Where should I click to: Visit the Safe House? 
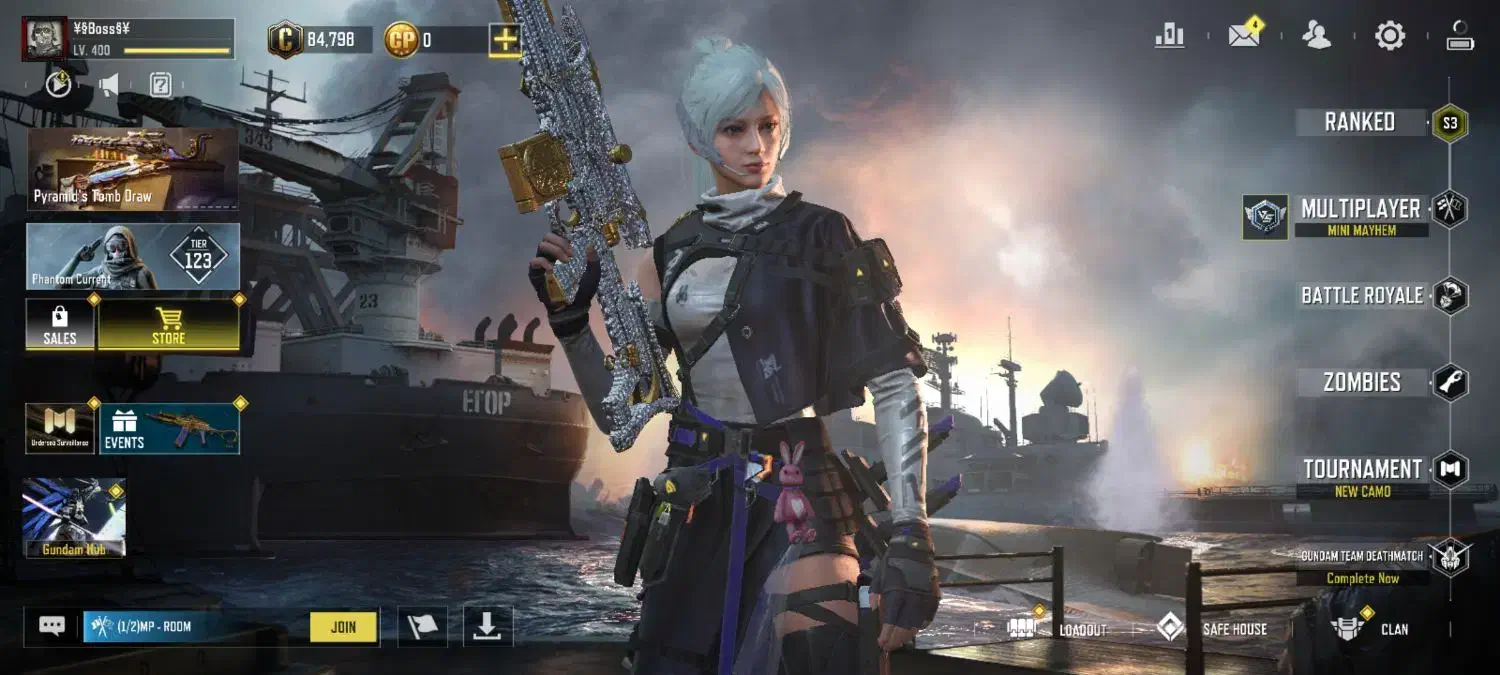[x=1212, y=628]
